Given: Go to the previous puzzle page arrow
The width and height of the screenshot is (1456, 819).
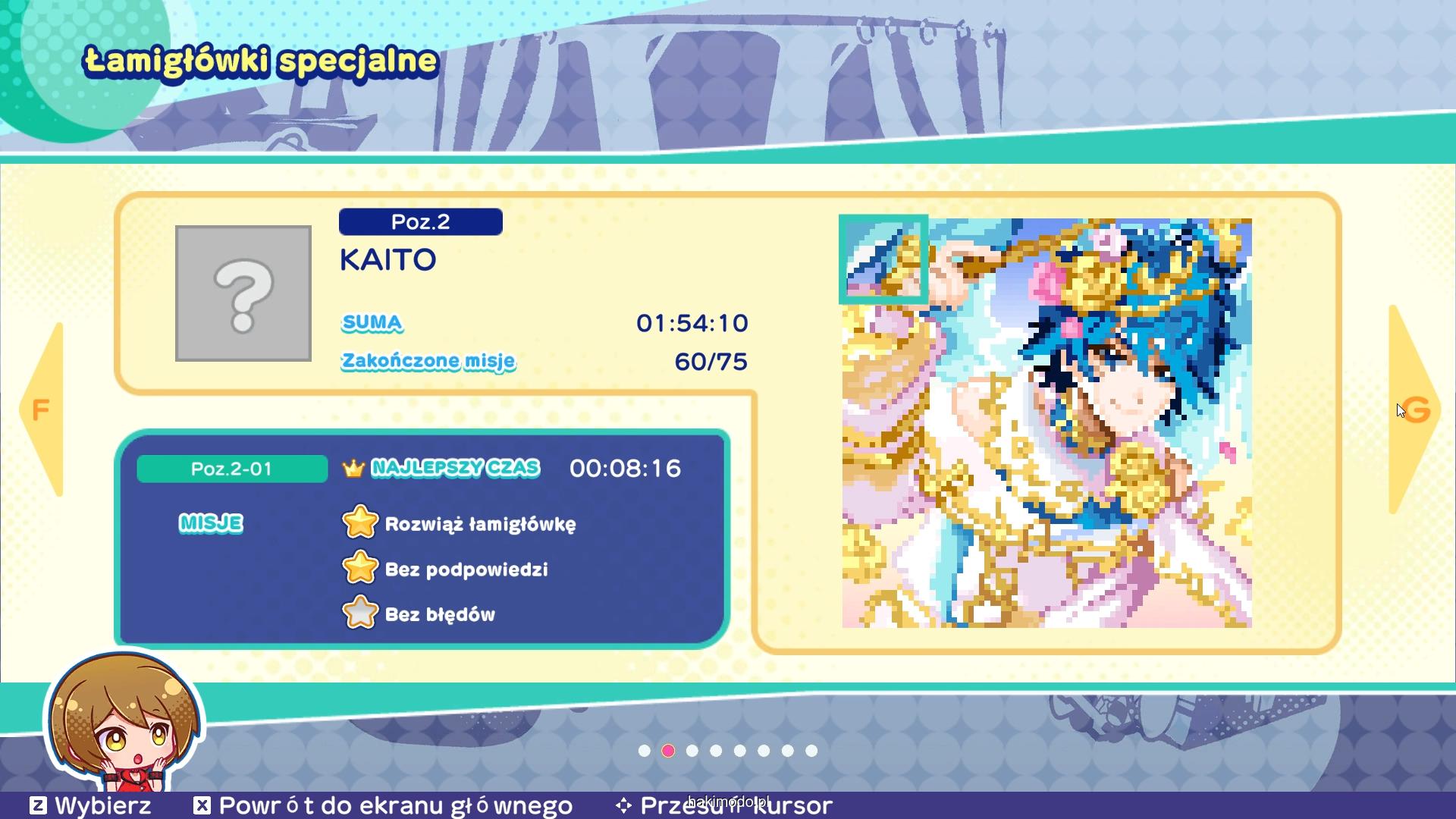Looking at the screenshot, I should (x=42, y=410).
